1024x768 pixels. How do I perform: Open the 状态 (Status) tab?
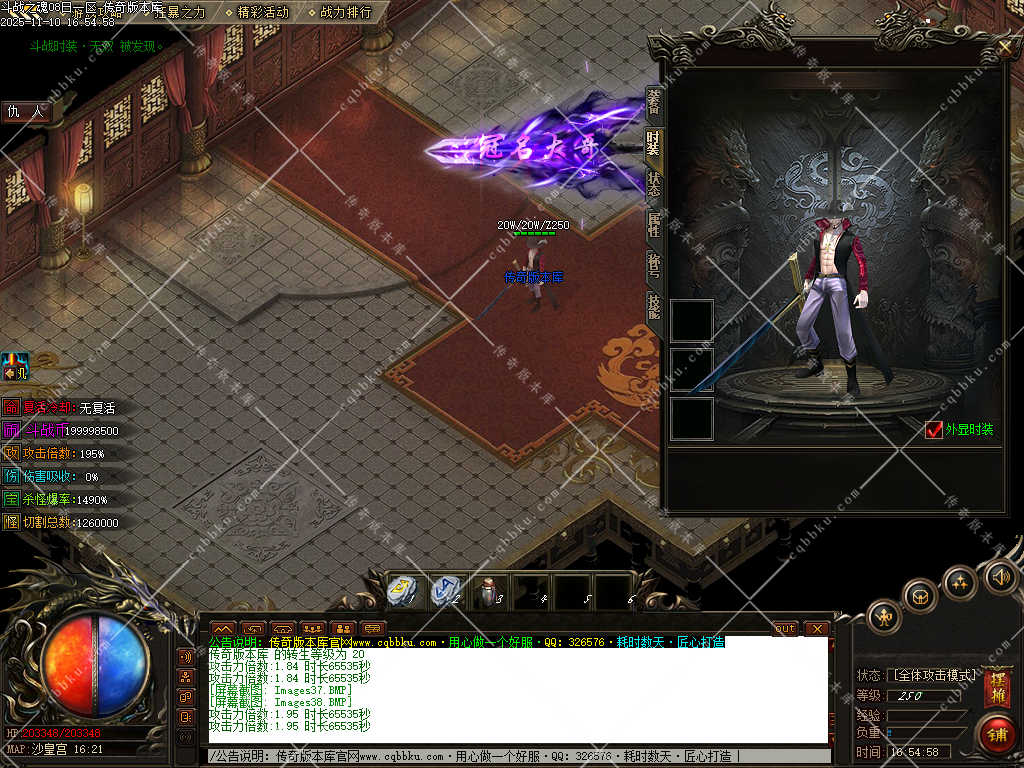[654, 184]
